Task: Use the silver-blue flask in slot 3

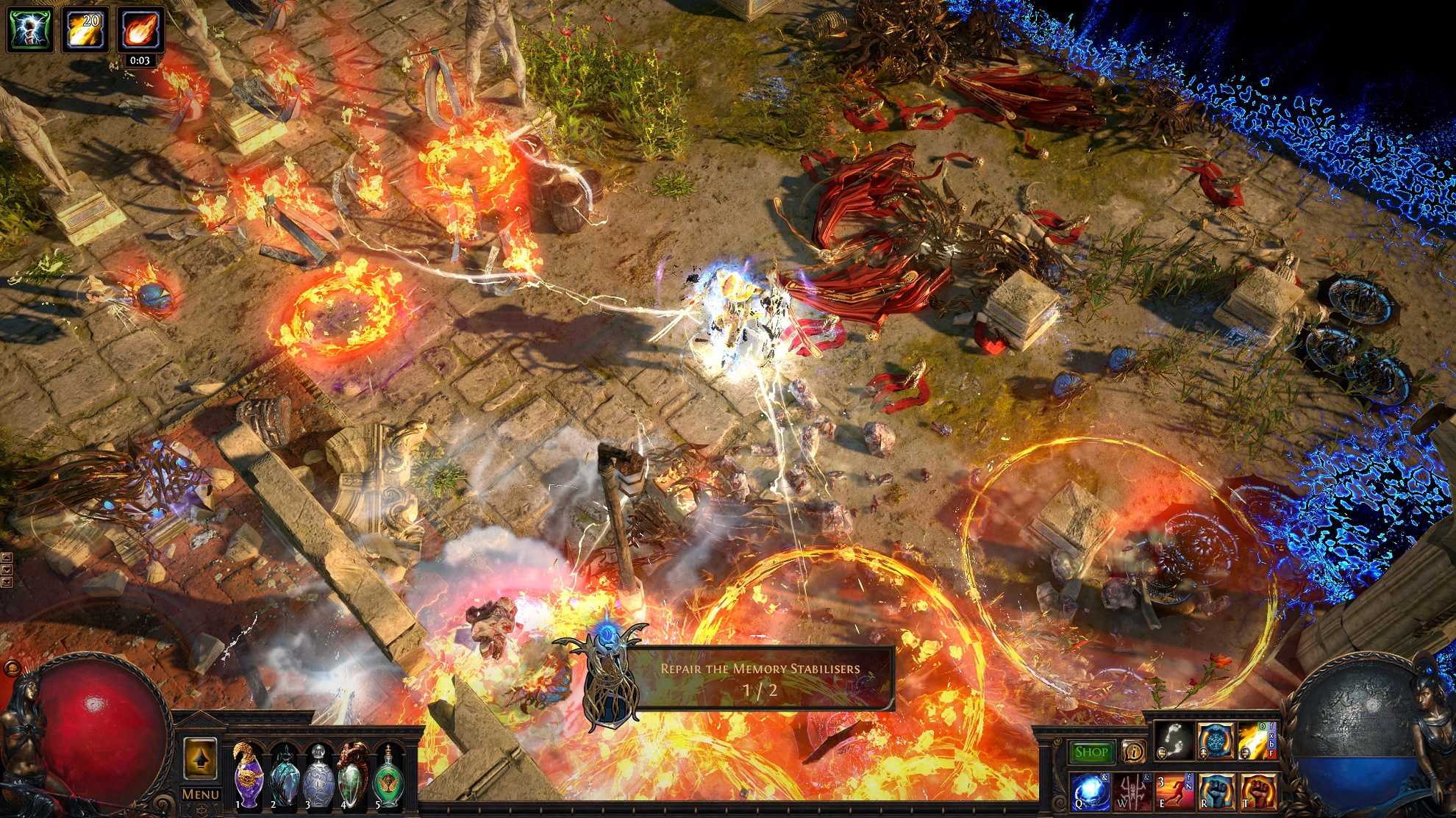Action: point(318,775)
